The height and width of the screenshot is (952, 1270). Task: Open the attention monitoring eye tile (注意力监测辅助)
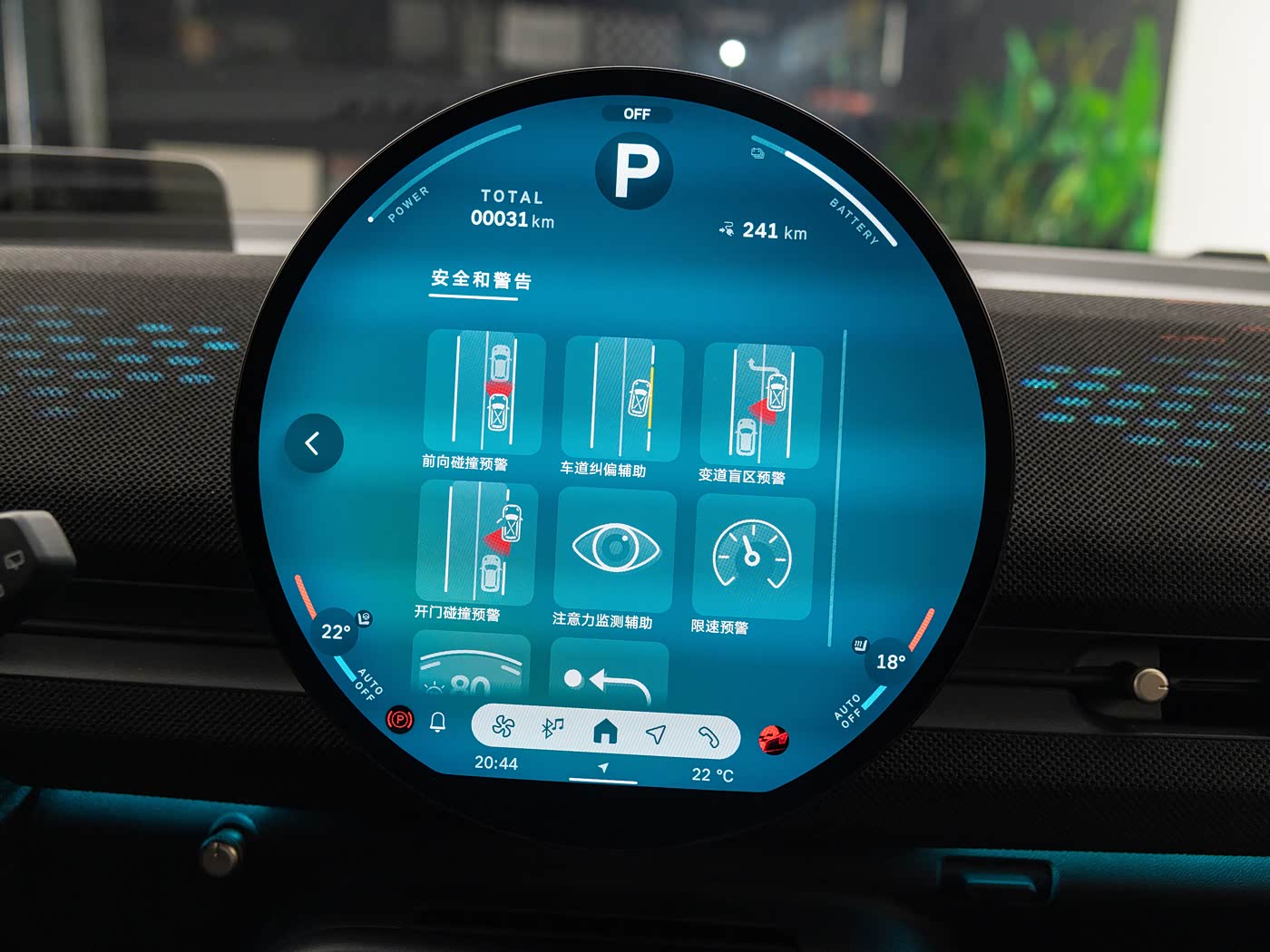[x=615, y=549]
